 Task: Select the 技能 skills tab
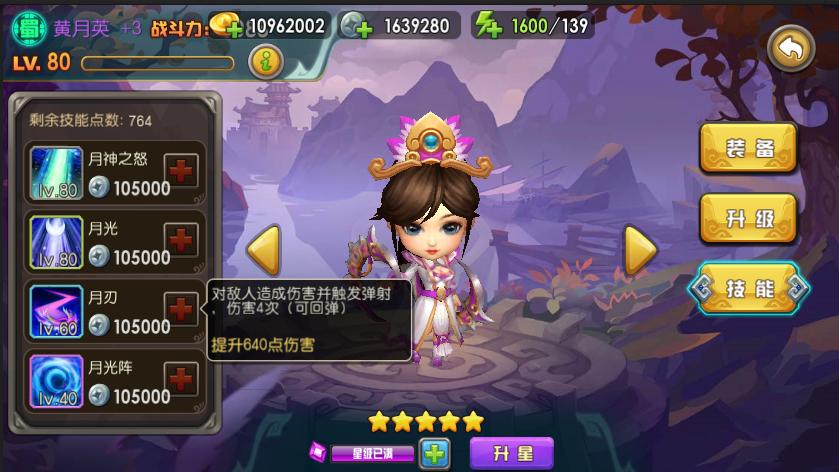tap(748, 289)
